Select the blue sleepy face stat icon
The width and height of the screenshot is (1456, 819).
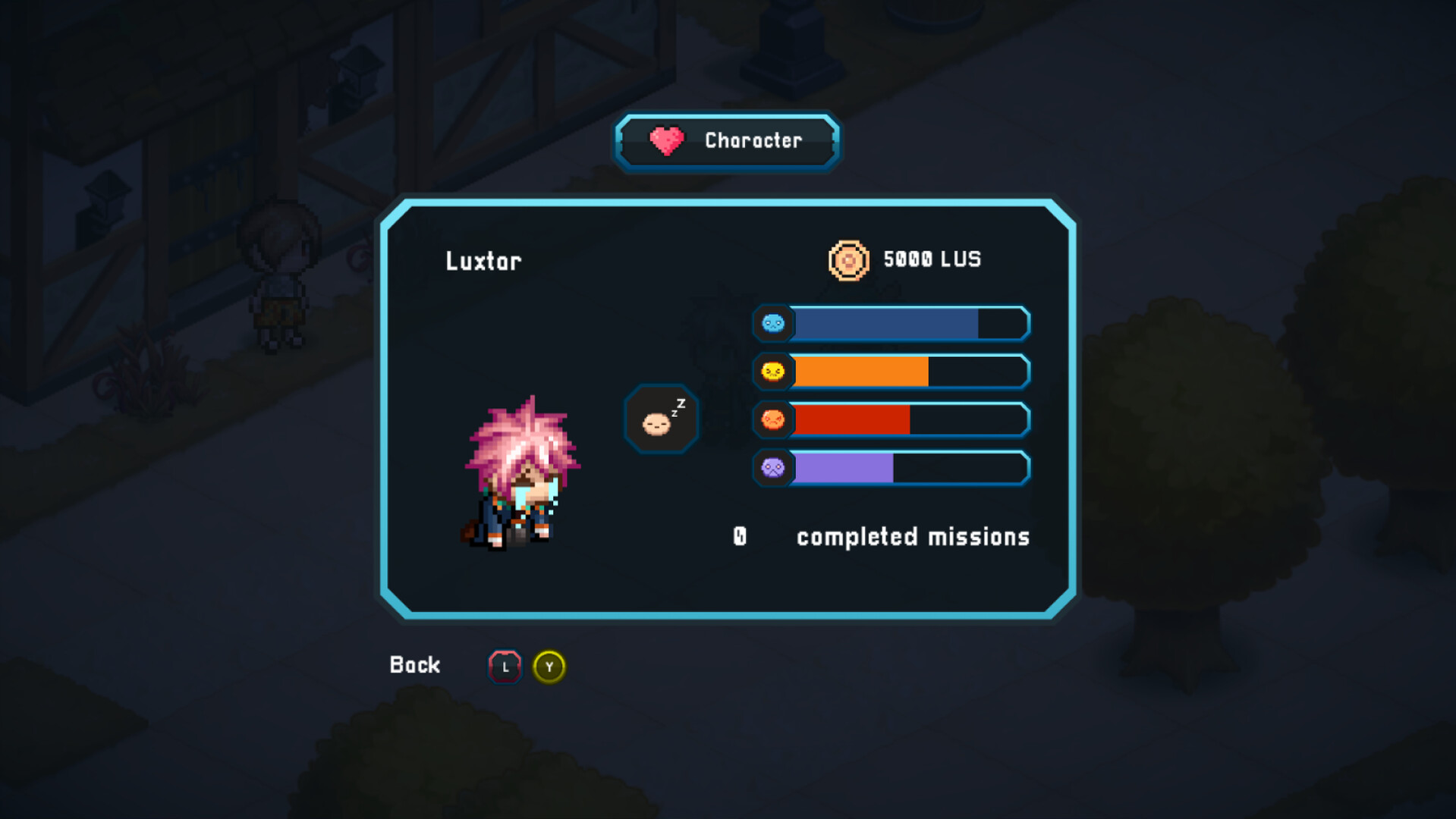[772, 323]
